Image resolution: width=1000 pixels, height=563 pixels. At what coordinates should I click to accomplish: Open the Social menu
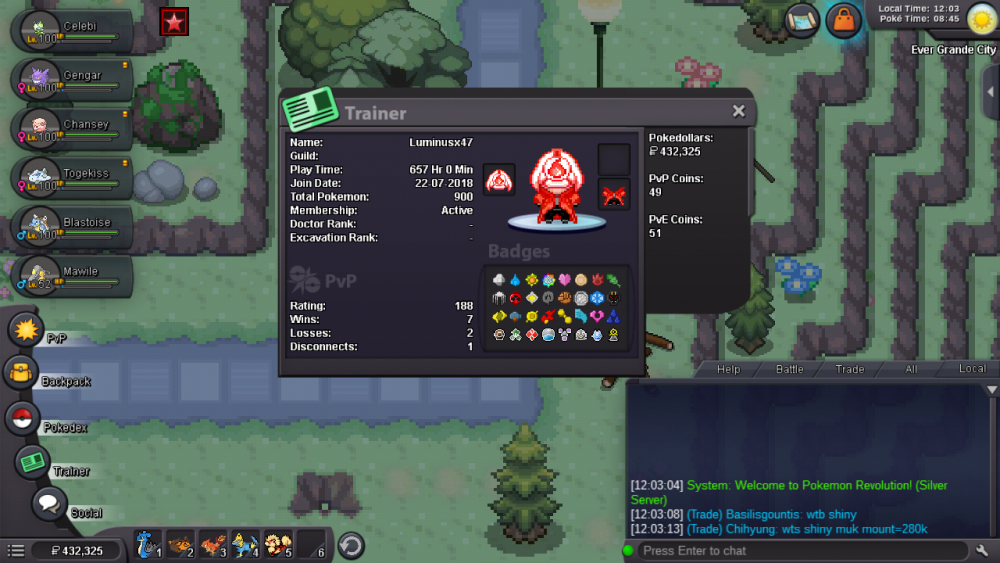point(48,504)
